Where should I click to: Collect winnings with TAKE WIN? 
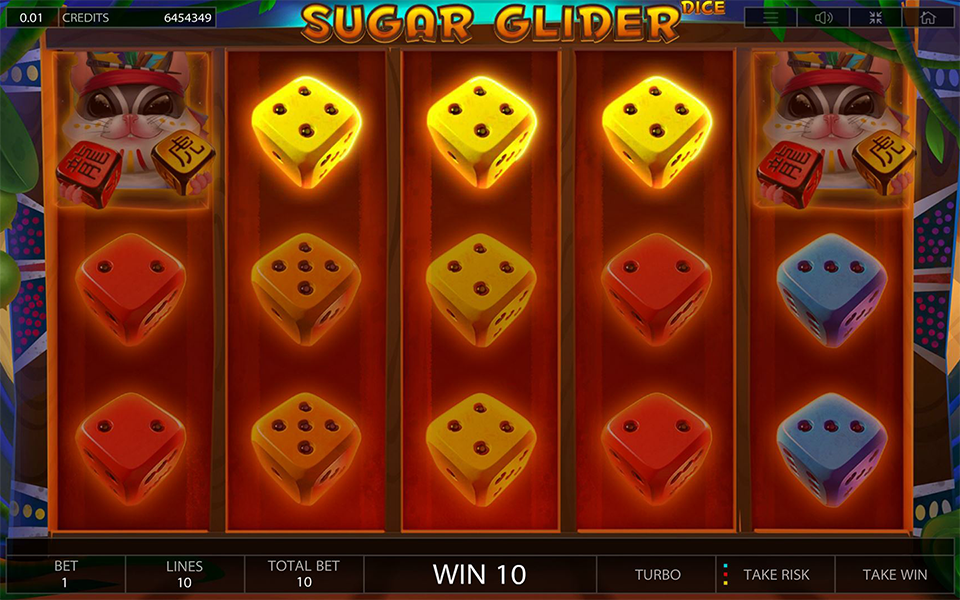(x=894, y=575)
